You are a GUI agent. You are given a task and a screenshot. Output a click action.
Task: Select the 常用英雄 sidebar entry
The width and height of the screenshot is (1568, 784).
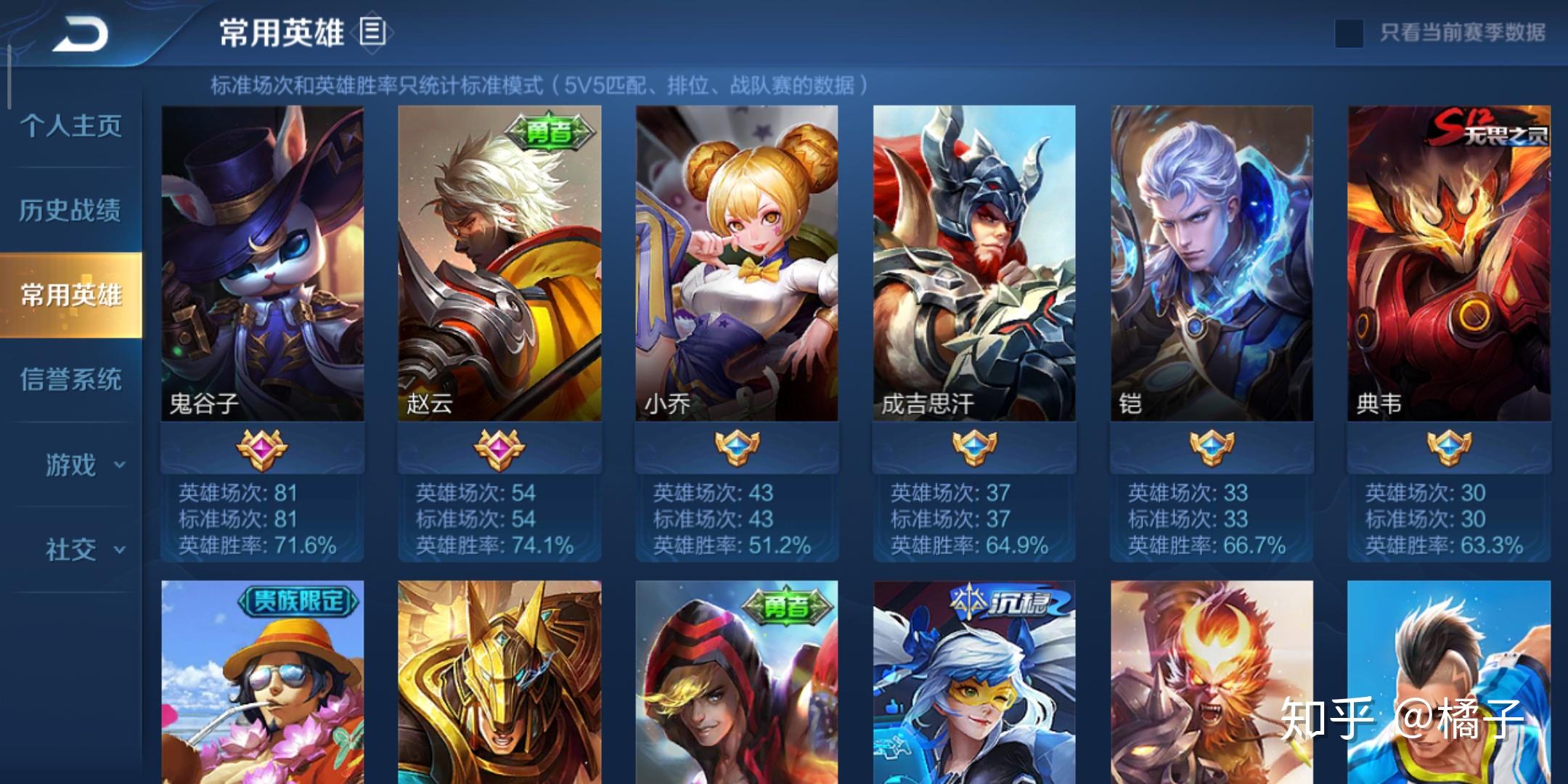coord(70,295)
